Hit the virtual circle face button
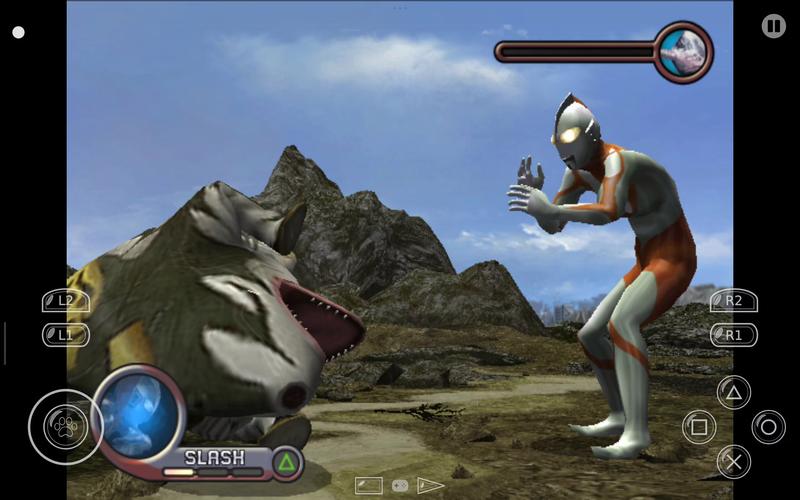The width and height of the screenshot is (800, 500). [x=768, y=427]
